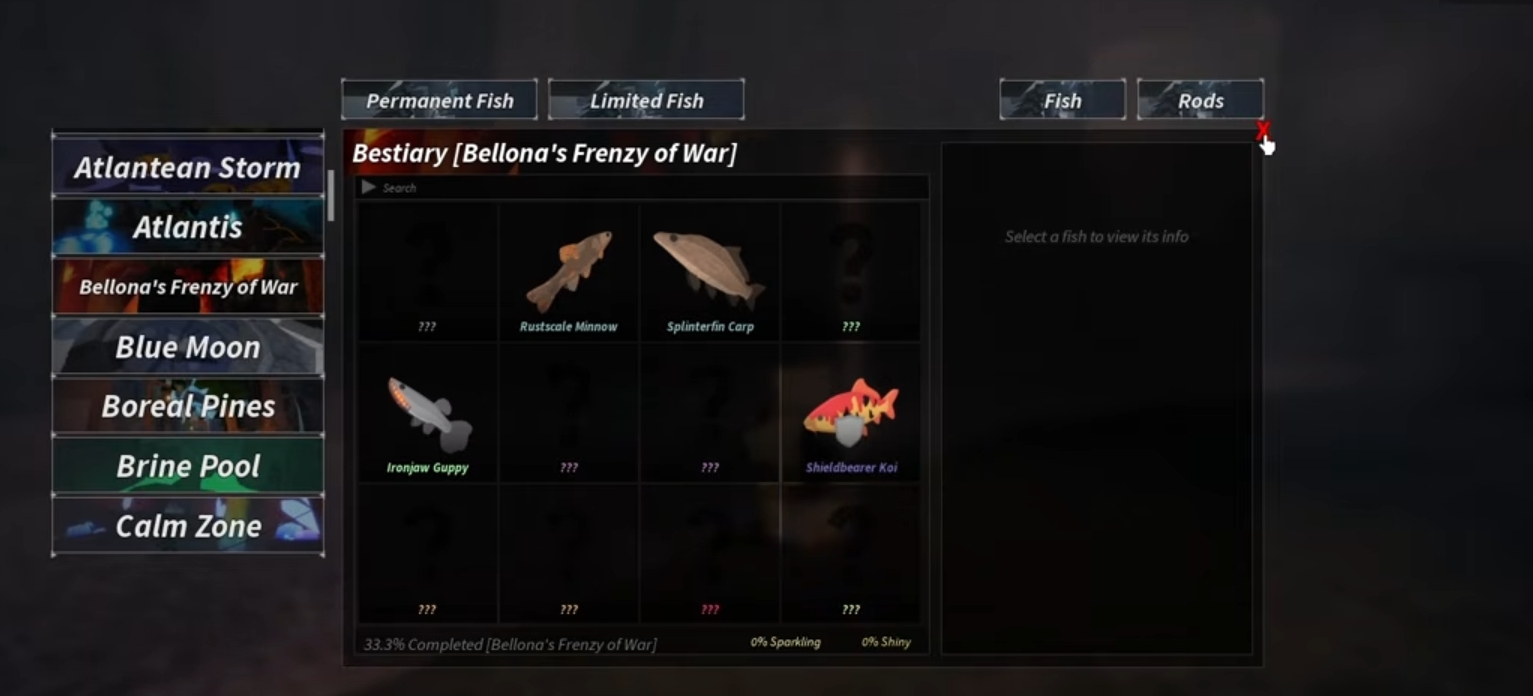Image resolution: width=1533 pixels, height=696 pixels.
Task: Pick Boreal Pines in the location list
Action: tap(188, 406)
